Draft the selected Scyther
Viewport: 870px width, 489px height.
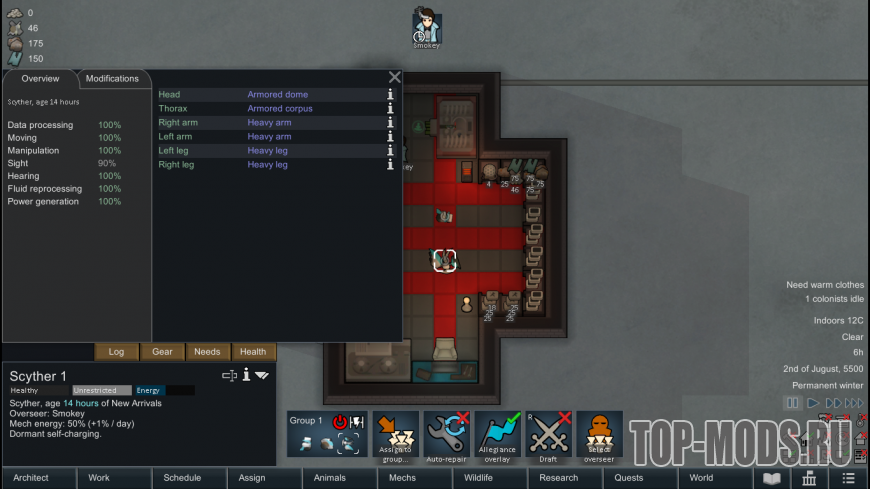549,436
